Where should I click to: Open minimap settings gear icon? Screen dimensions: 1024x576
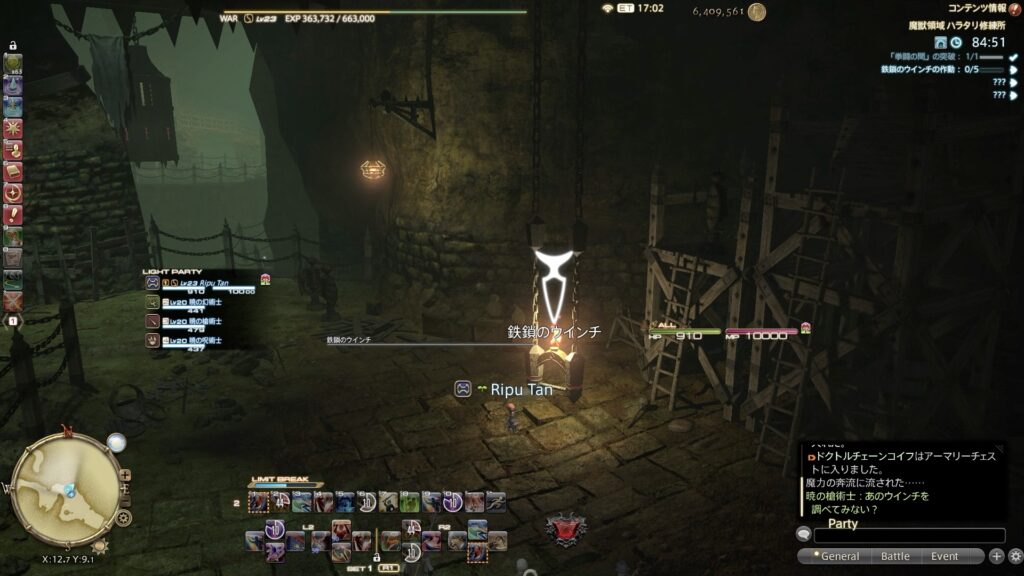coord(124,518)
